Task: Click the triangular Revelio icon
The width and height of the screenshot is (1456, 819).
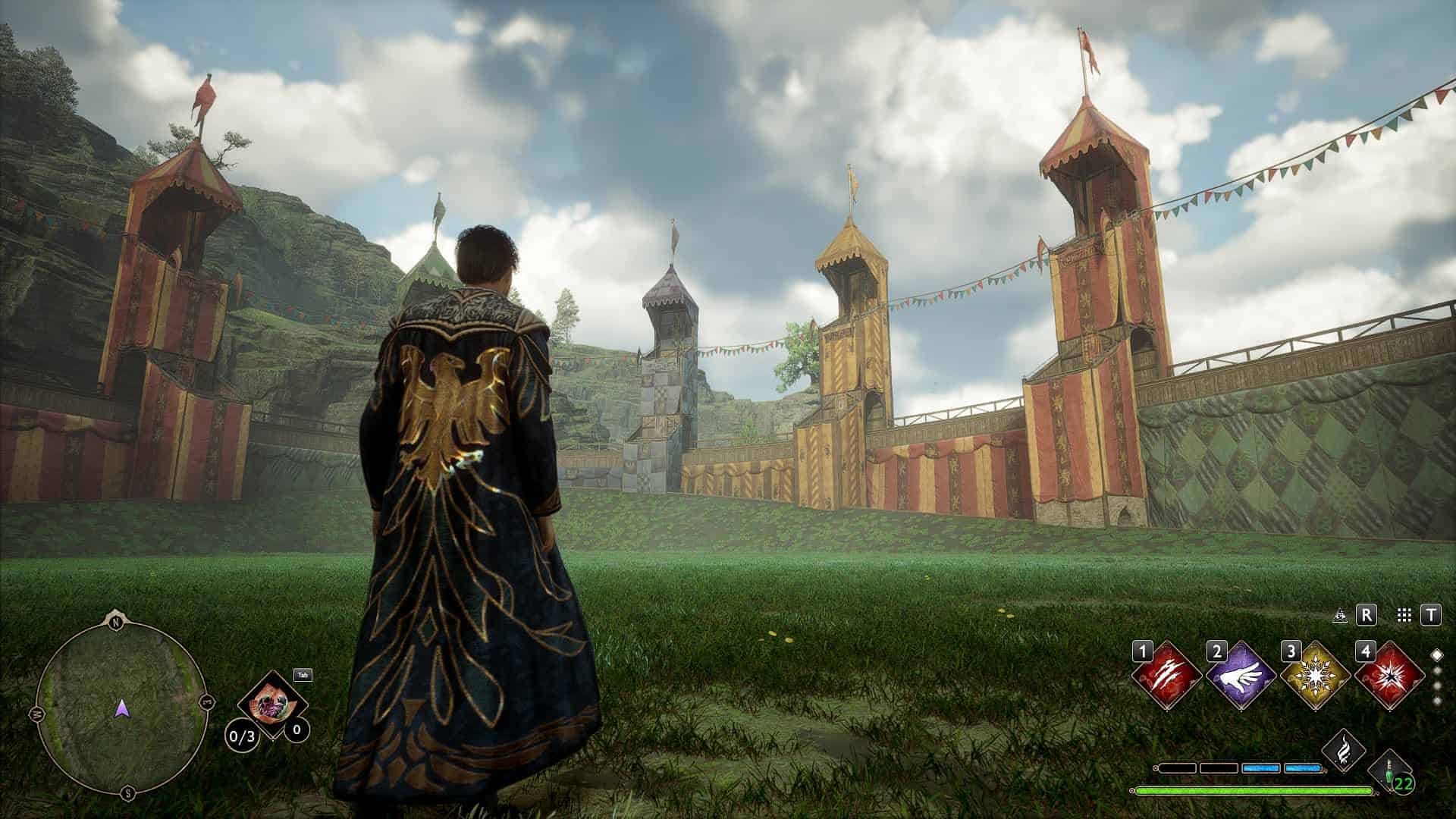Action: (x=1340, y=616)
